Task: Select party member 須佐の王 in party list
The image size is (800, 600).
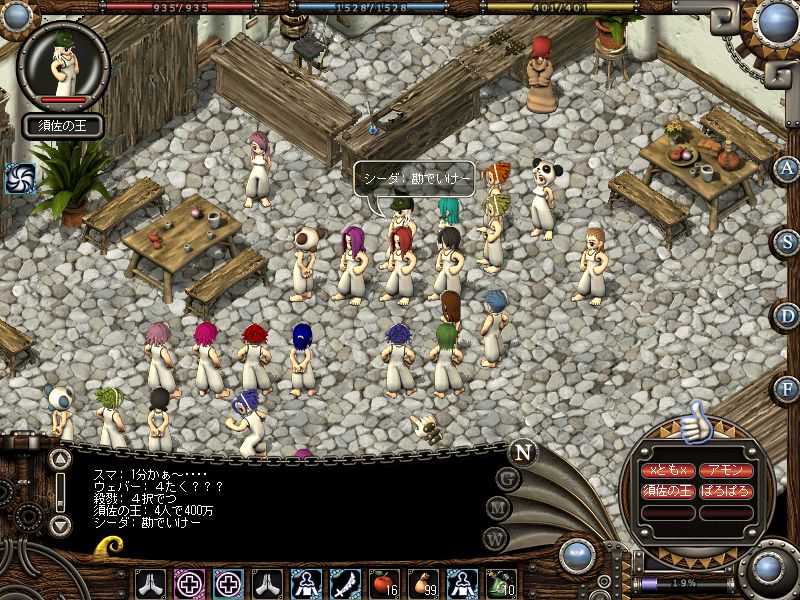Action: (x=667, y=491)
